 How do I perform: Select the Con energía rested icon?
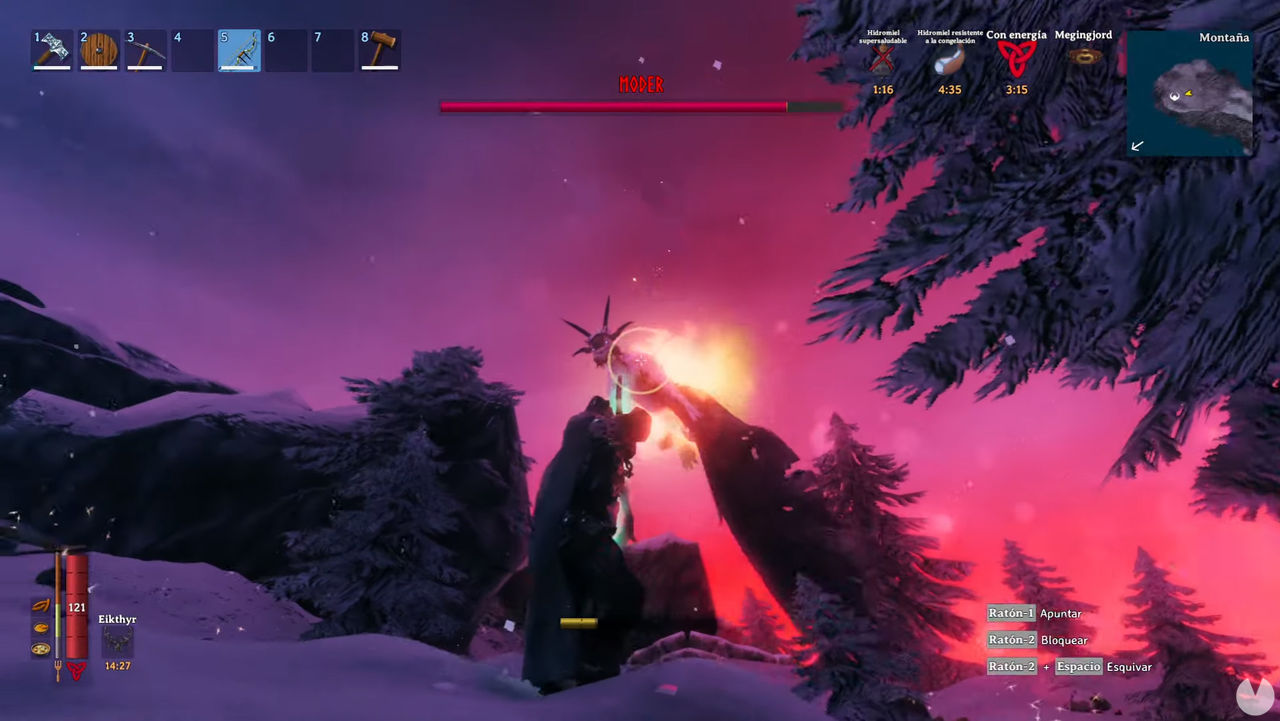[x=1016, y=60]
